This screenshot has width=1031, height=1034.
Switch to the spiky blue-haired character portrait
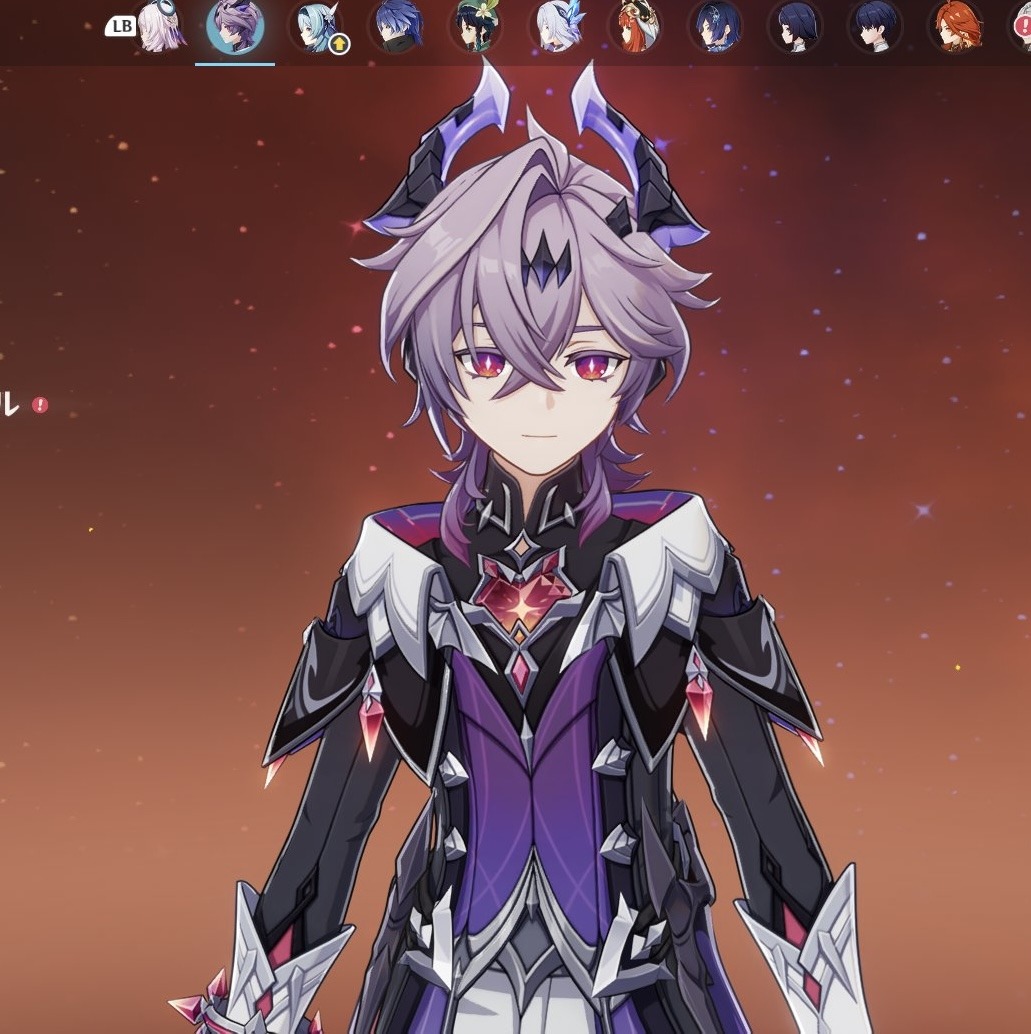pos(395,27)
